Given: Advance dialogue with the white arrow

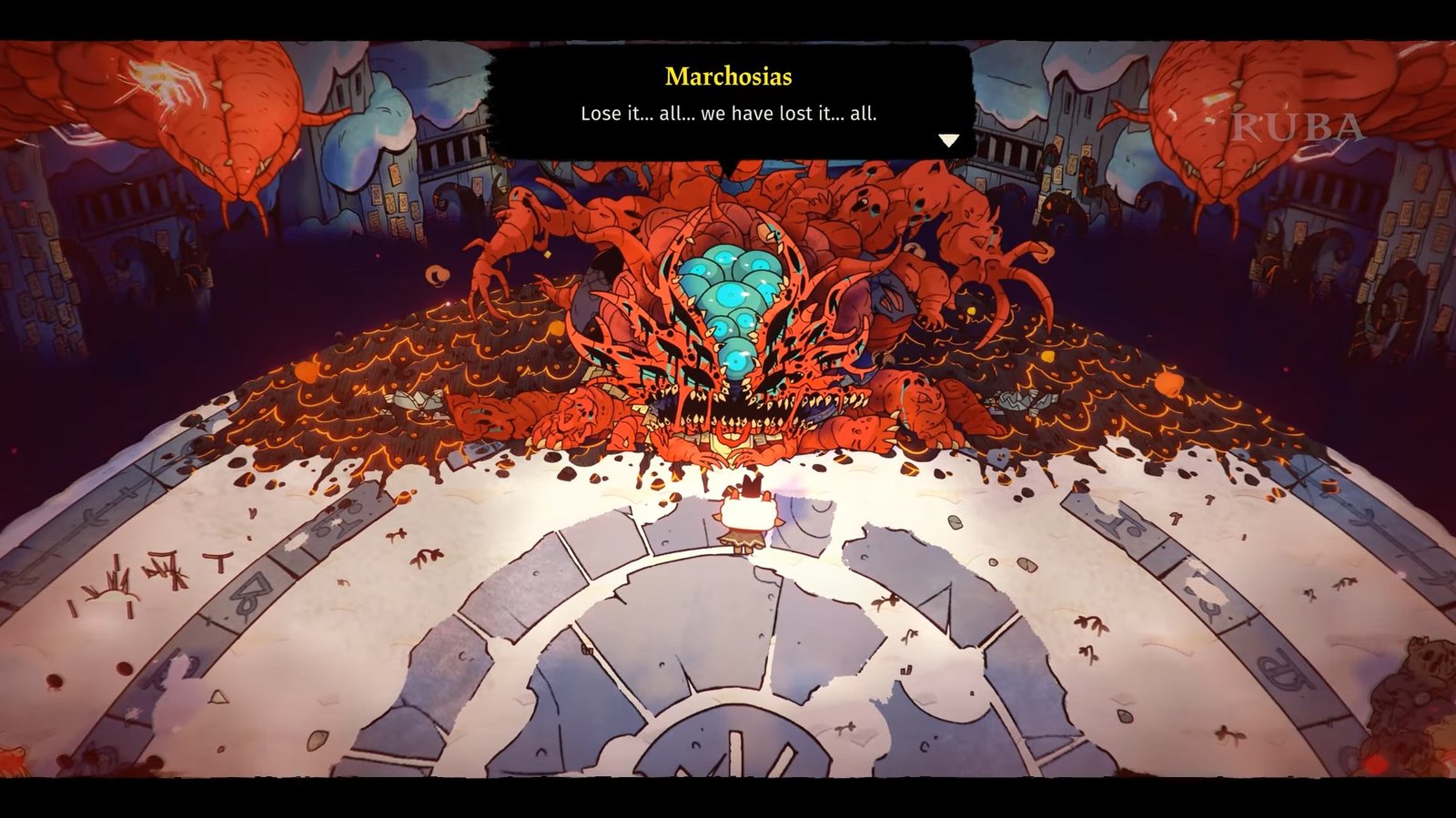Looking at the screenshot, I should click(x=949, y=140).
